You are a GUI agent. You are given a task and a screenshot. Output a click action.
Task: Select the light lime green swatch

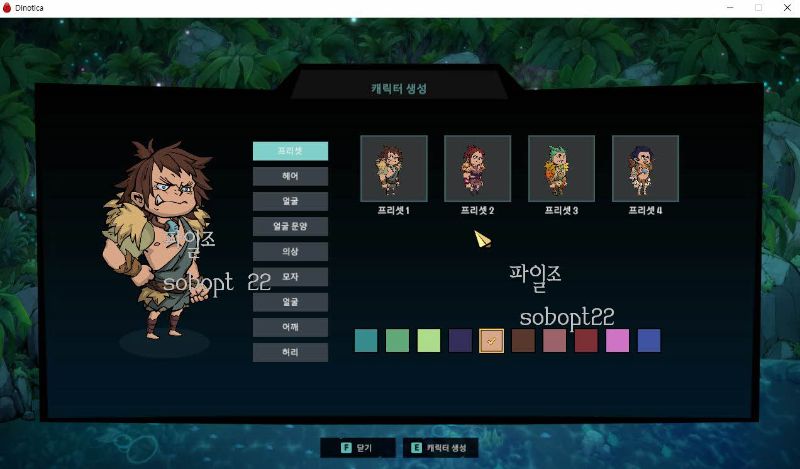429,341
